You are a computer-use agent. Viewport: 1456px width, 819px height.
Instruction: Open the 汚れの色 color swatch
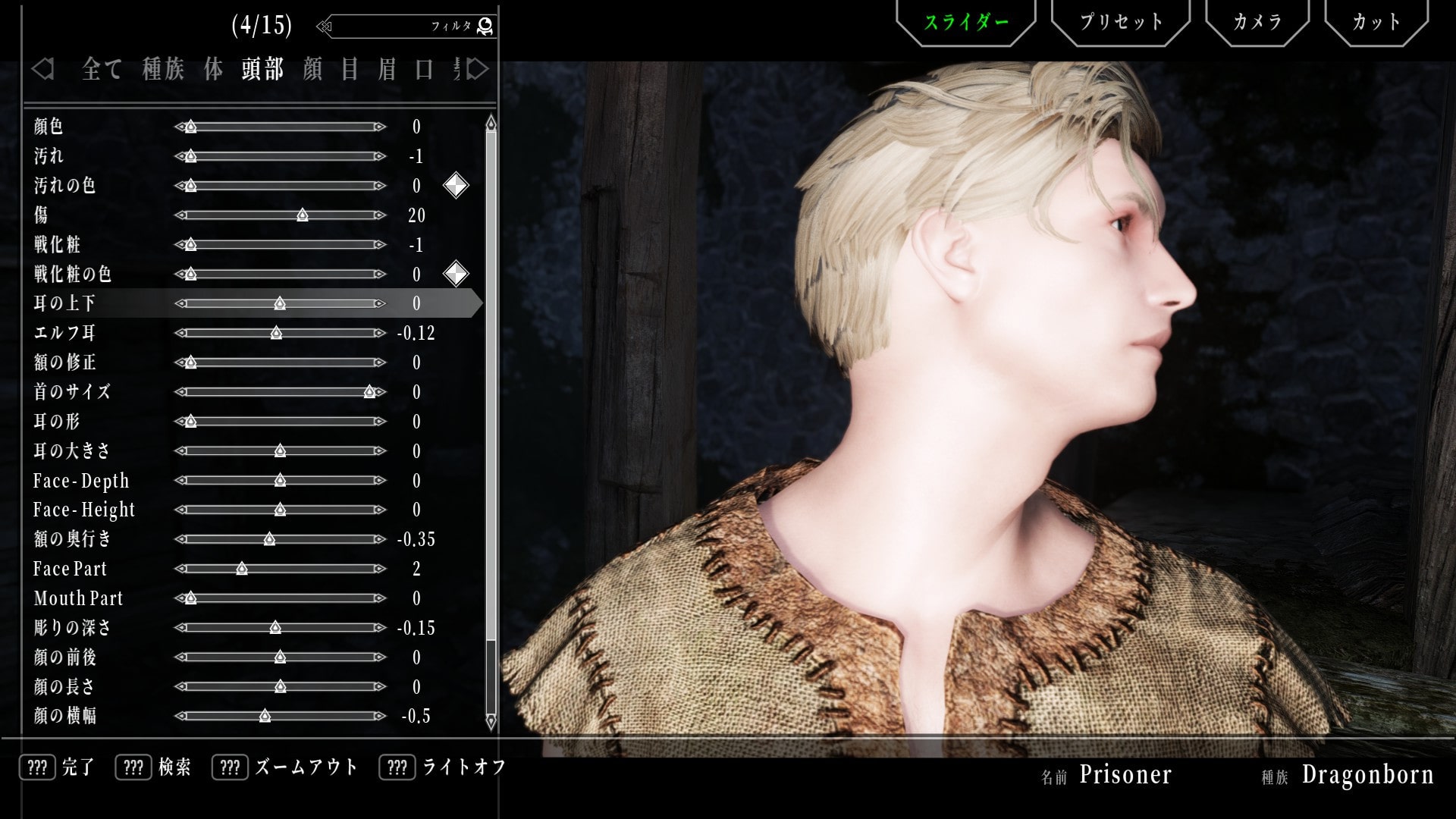456,185
